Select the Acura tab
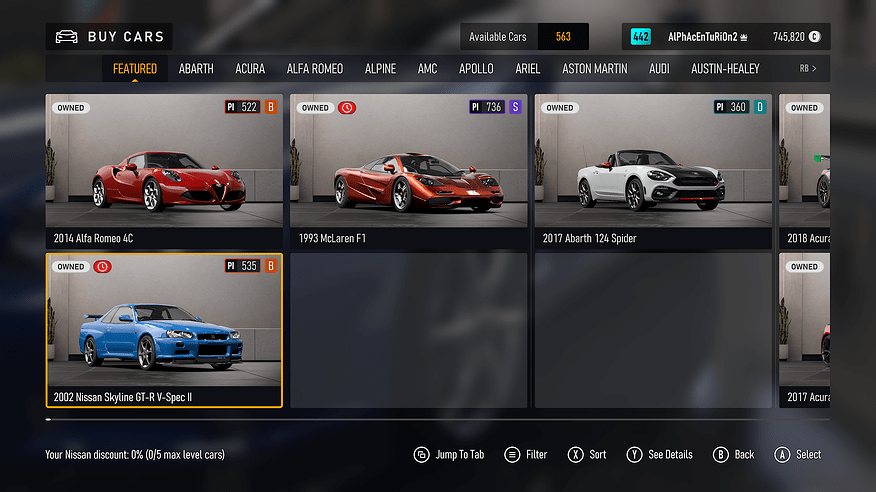The width and height of the screenshot is (876, 492). point(250,69)
